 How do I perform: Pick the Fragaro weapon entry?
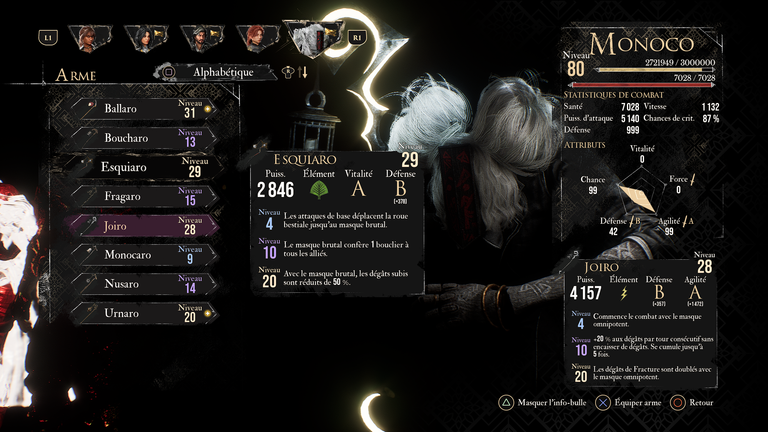point(140,197)
